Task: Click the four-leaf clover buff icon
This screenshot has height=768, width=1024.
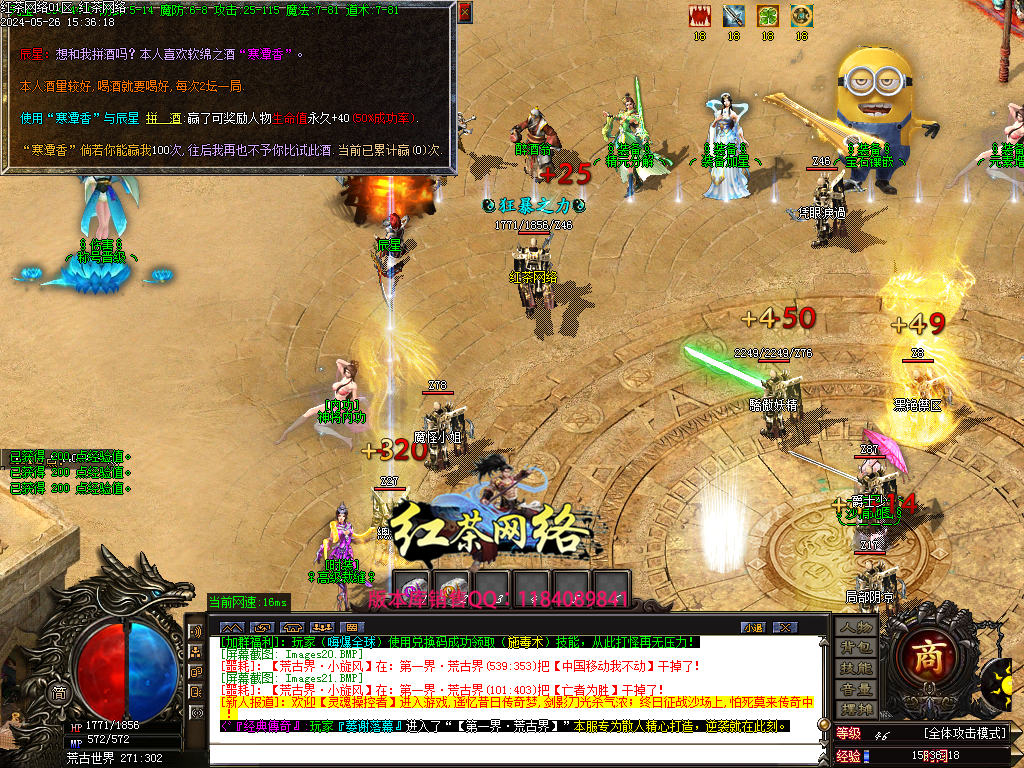Action: pyautogui.click(x=767, y=16)
